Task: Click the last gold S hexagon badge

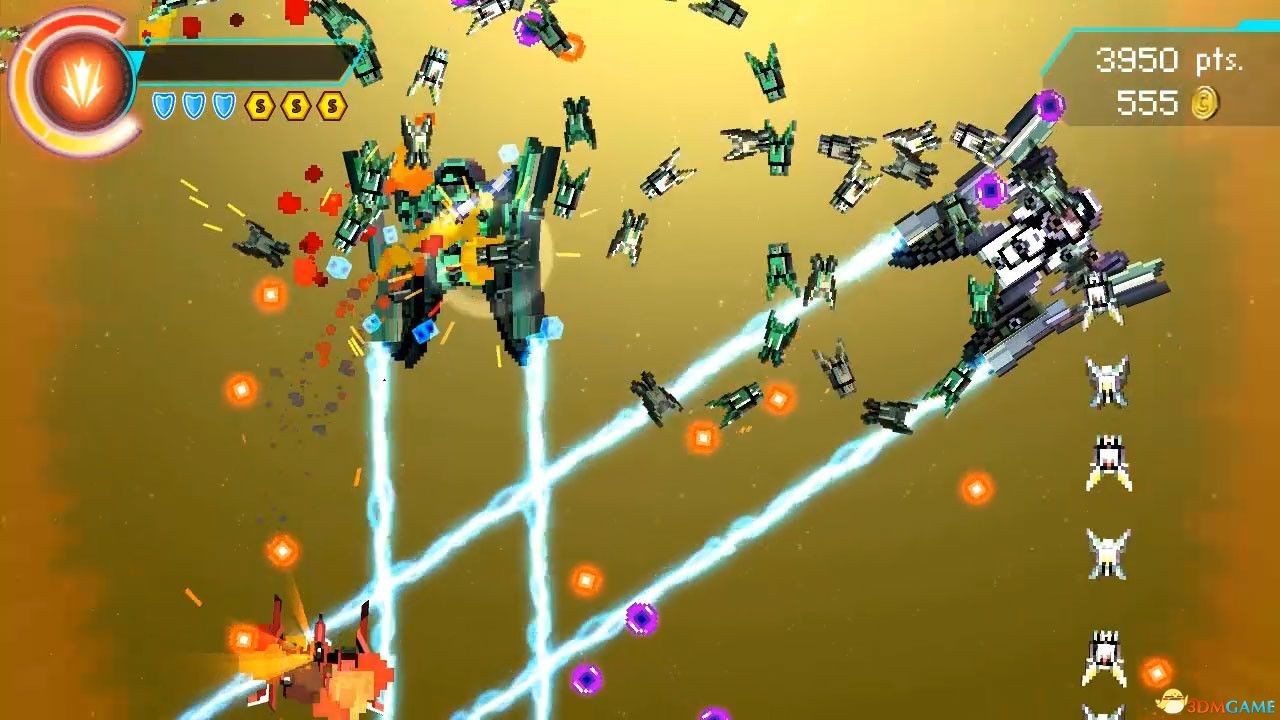Action: pos(333,105)
